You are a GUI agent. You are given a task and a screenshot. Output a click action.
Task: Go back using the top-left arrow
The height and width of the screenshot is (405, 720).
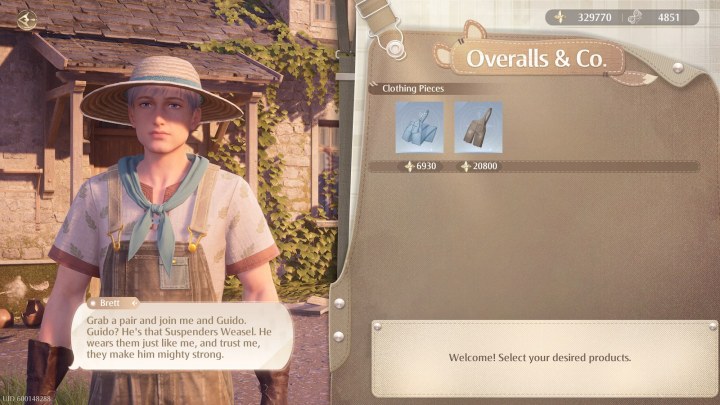[x=27, y=20]
